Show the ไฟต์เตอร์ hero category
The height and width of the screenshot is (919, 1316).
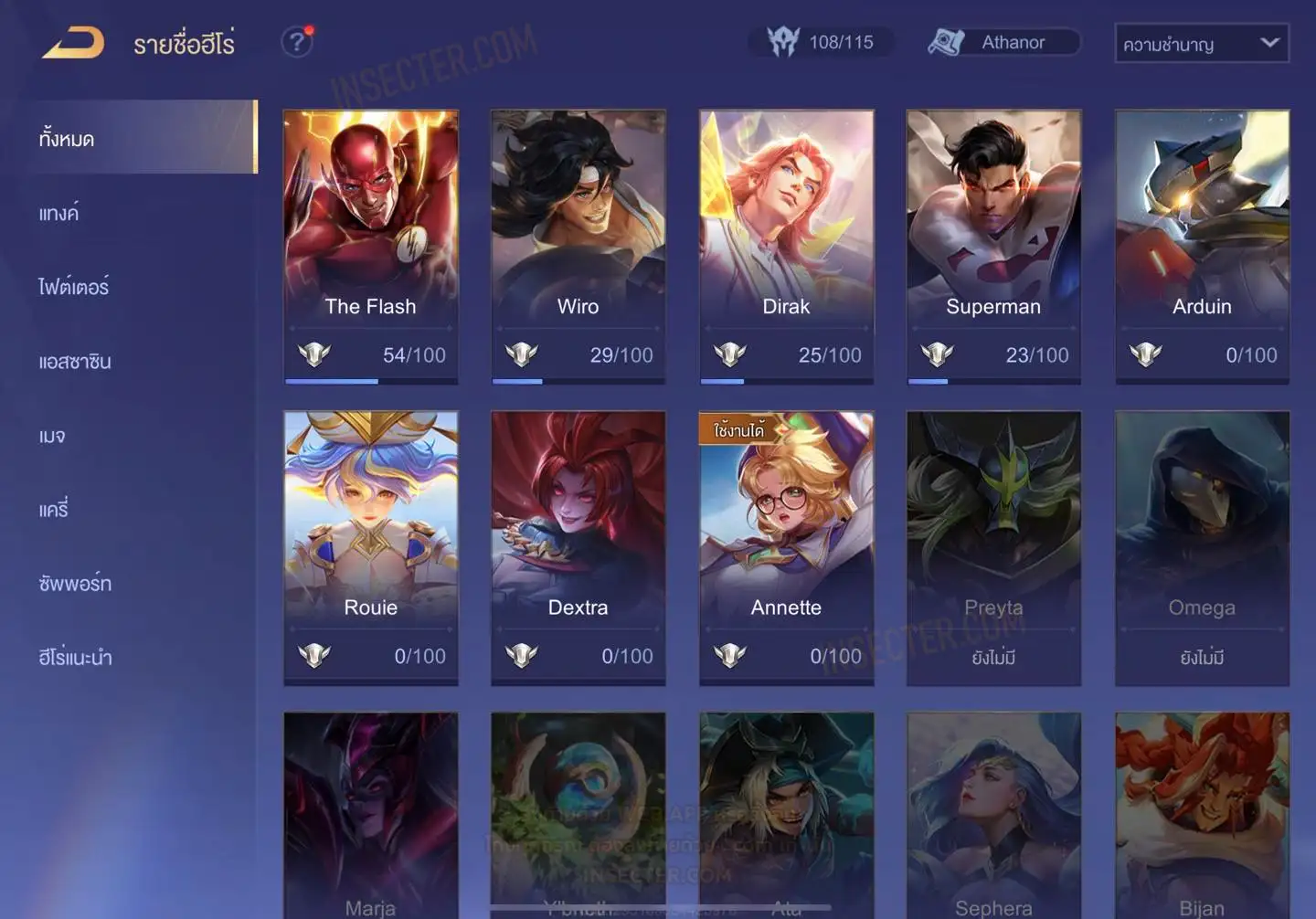(x=74, y=287)
